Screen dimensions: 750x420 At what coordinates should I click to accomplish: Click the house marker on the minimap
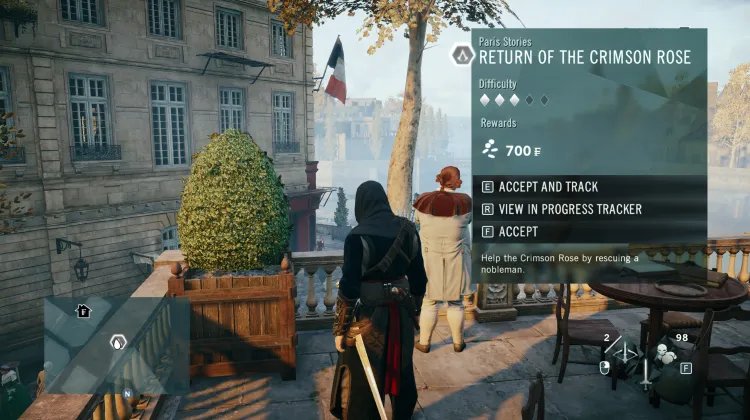click(83, 311)
